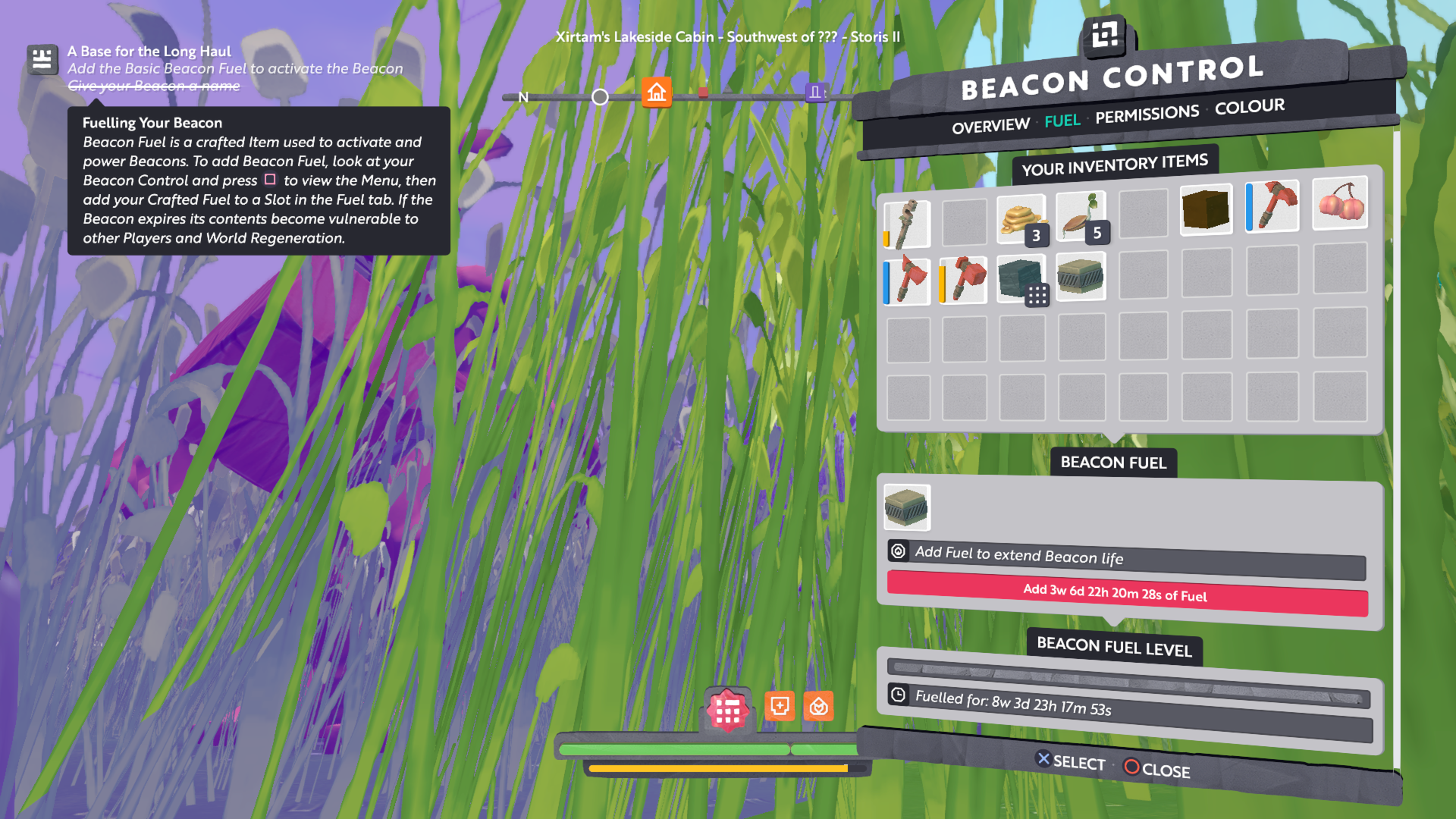This screenshot has width=1456, height=819.
Task: Select the Fuel tab
Action: (x=1062, y=121)
